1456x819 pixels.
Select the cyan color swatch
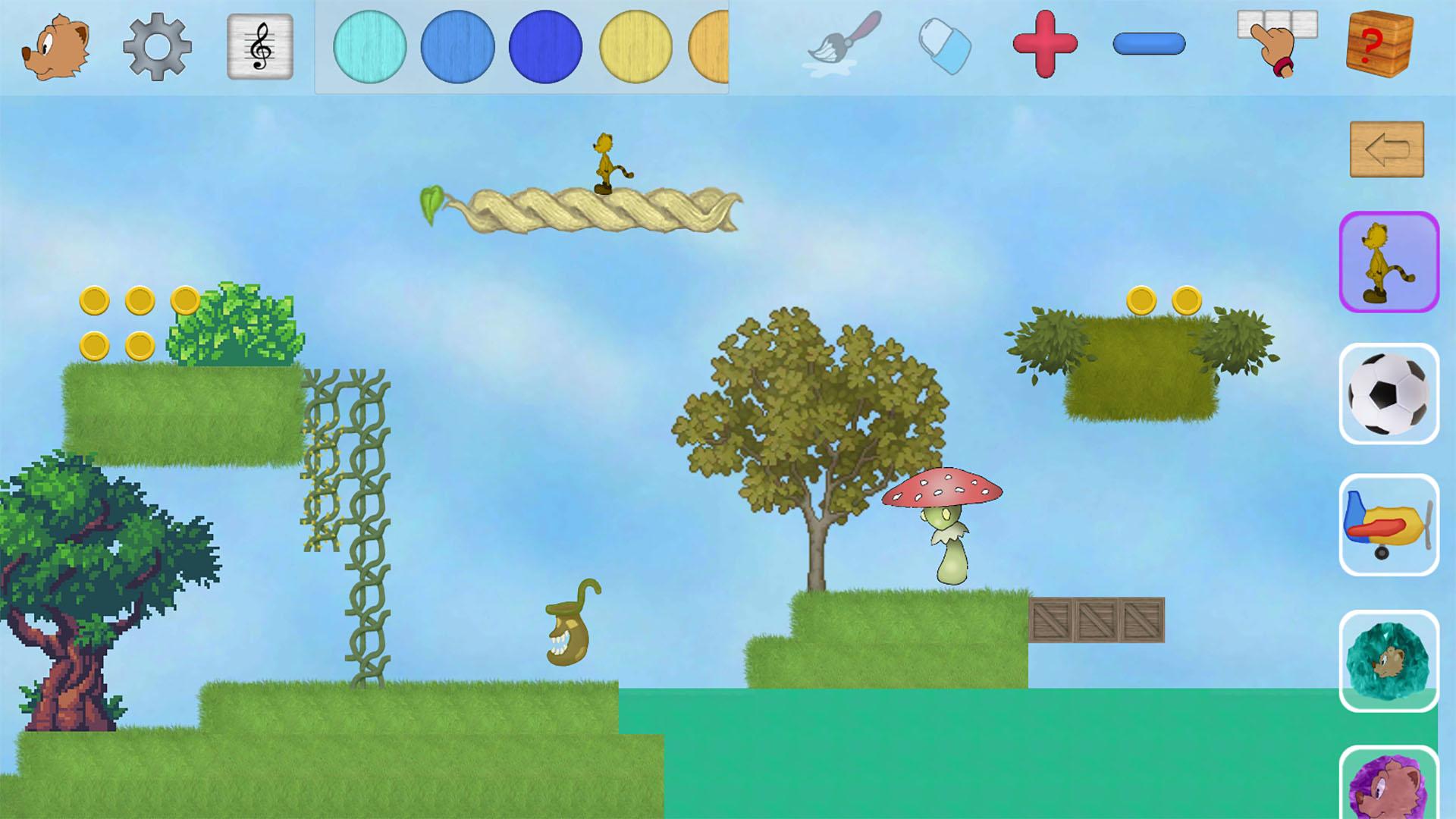click(372, 48)
